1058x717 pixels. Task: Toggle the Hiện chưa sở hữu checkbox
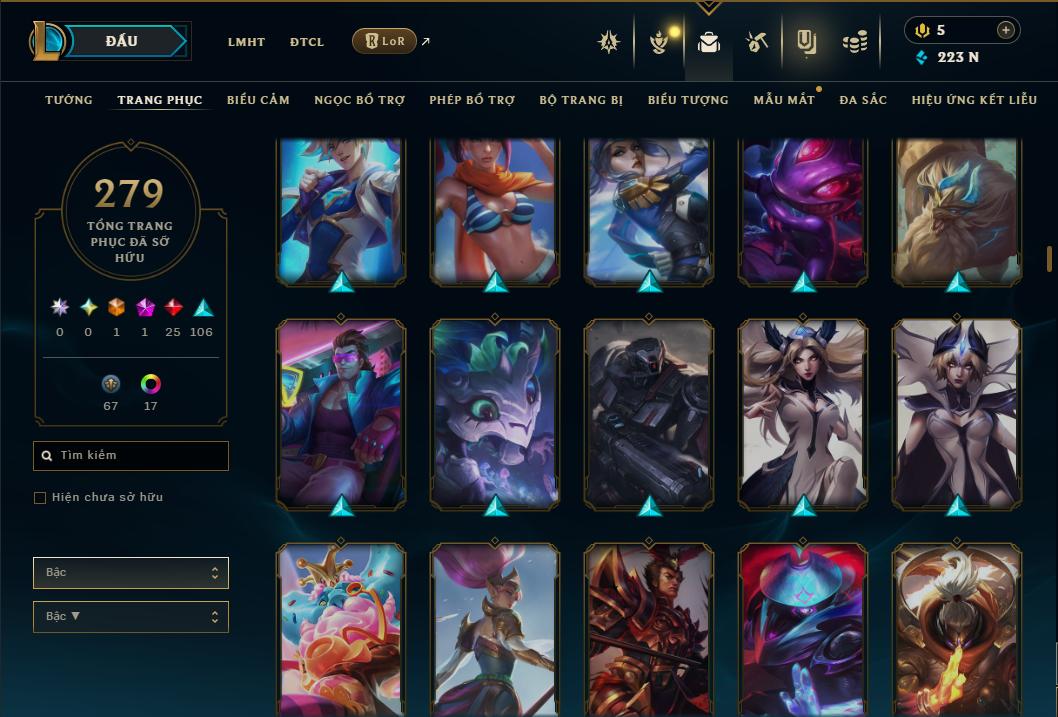pyautogui.click(x=40, y=498)
